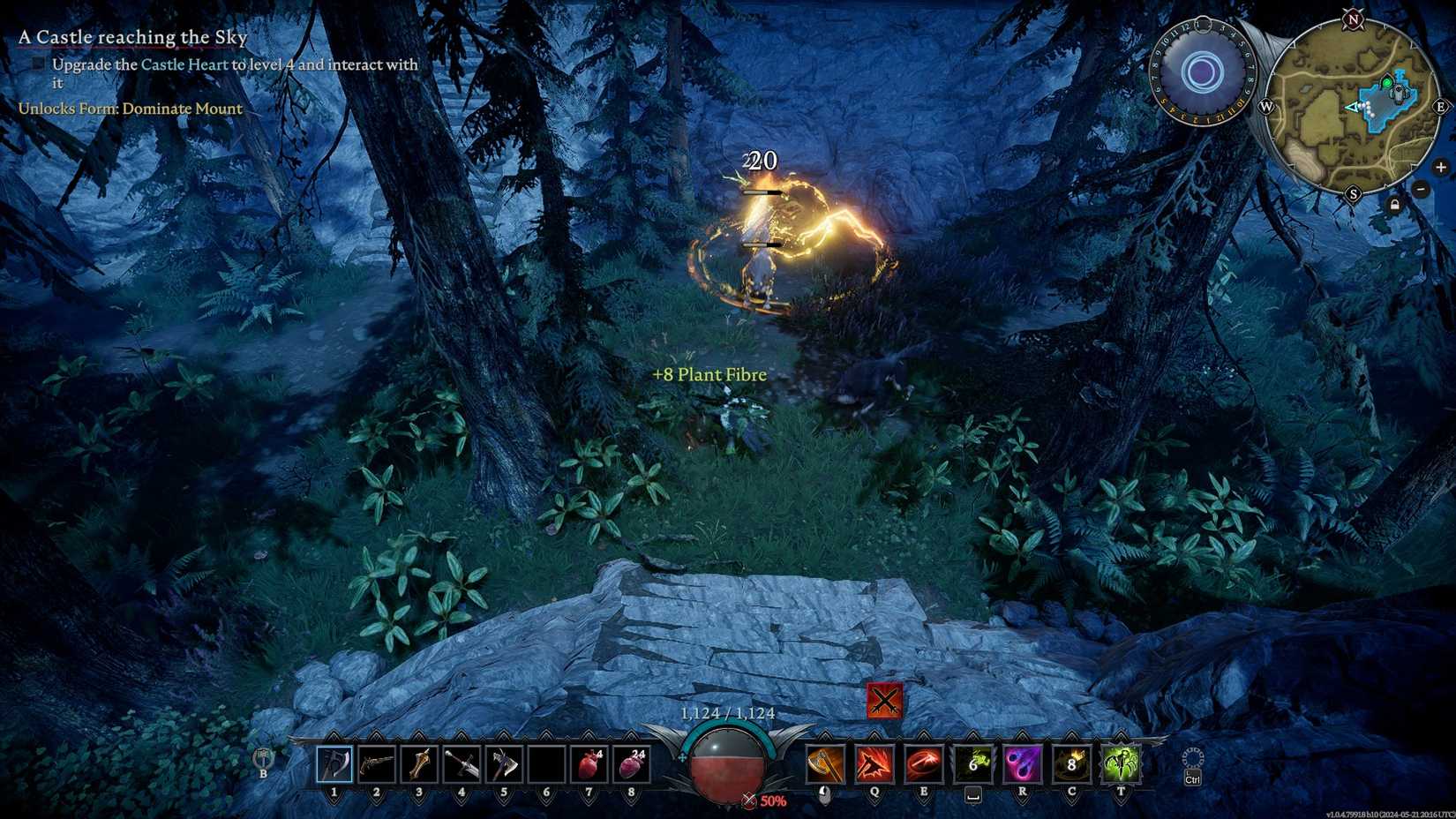The image size is (1456, 819).
Task: Expand the minimap with the plus button
Action: pos(1443,167)
